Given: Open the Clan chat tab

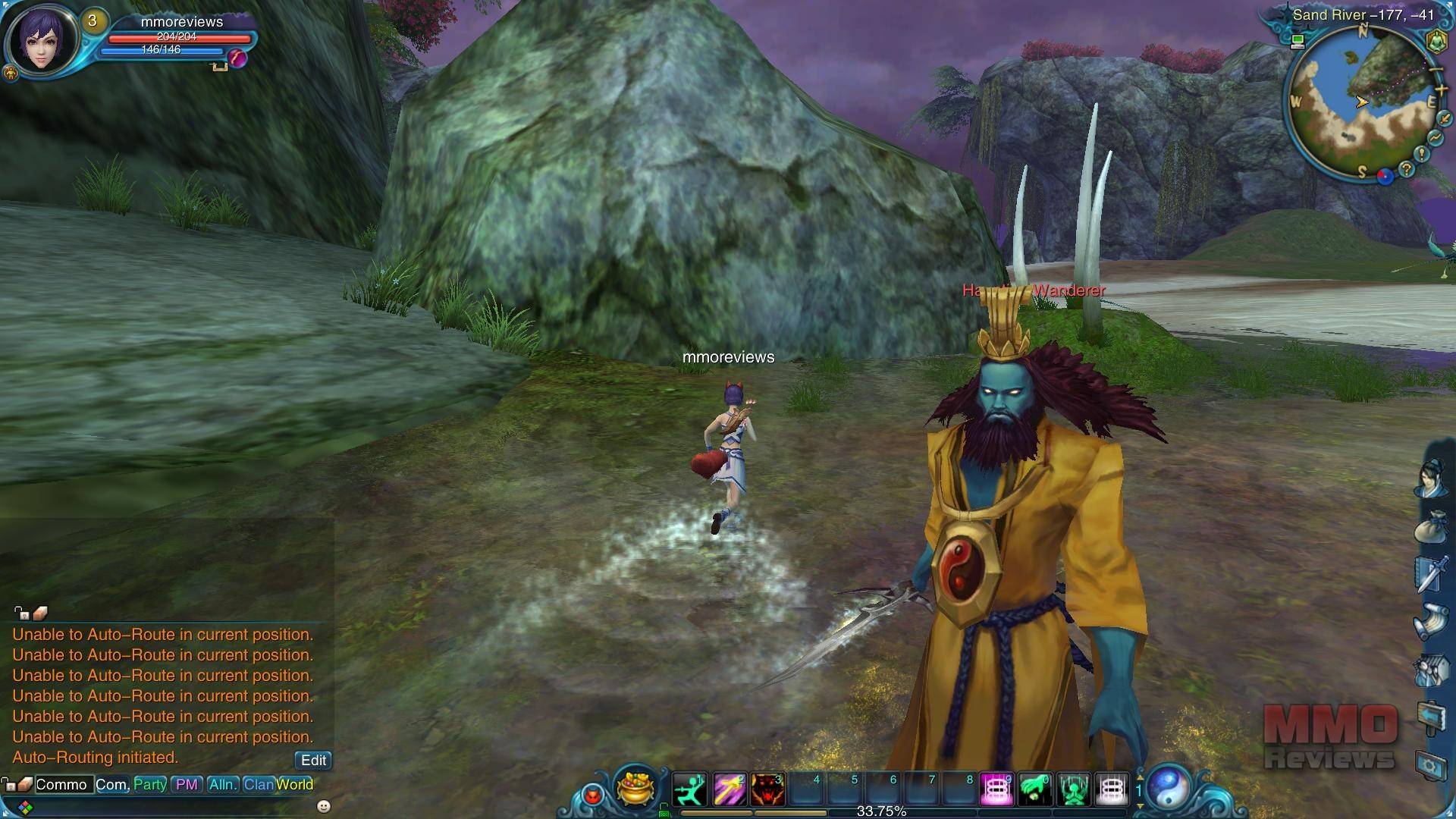Looking at the screenshot, I should 258,784.
